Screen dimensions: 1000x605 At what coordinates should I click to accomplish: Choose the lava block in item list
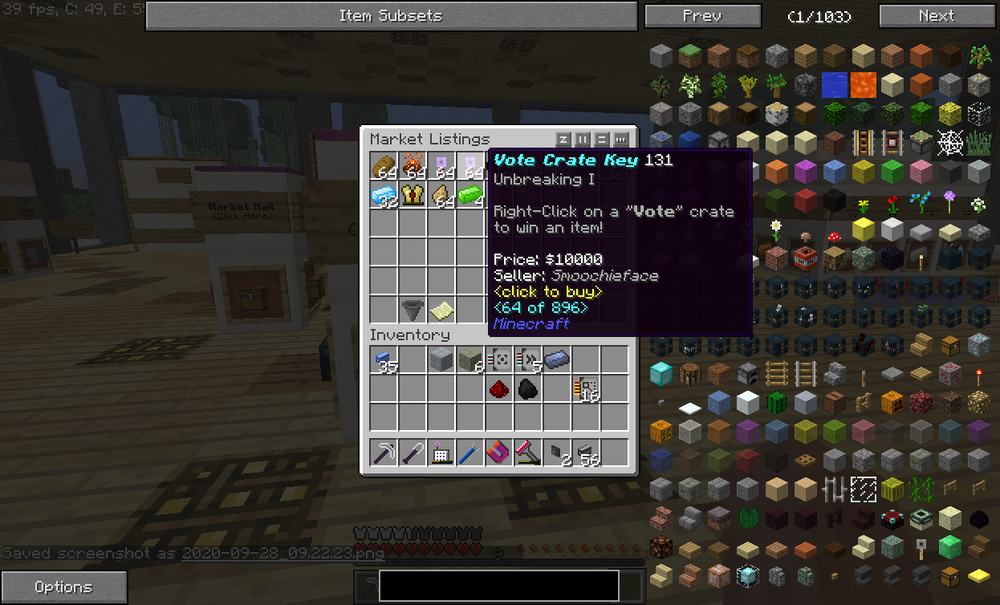[863, 85]
